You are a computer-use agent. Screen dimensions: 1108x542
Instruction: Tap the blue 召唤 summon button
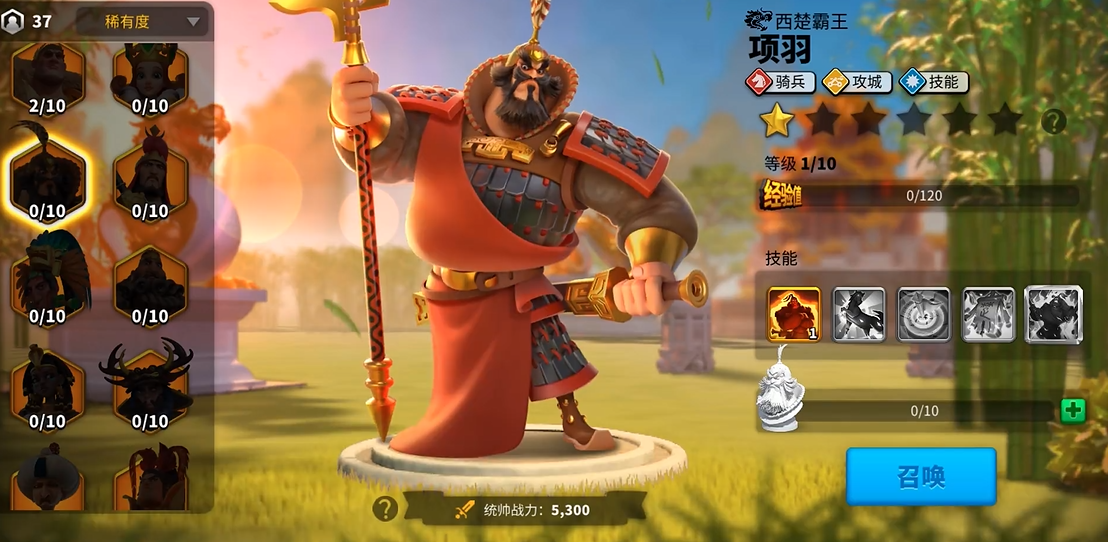pyautogui.click(x=921, y=476)
